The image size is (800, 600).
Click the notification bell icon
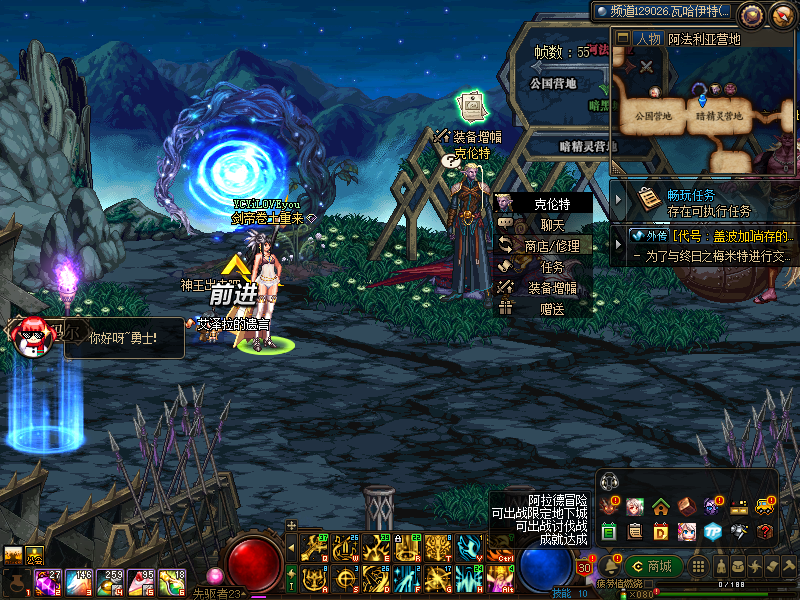611,566
